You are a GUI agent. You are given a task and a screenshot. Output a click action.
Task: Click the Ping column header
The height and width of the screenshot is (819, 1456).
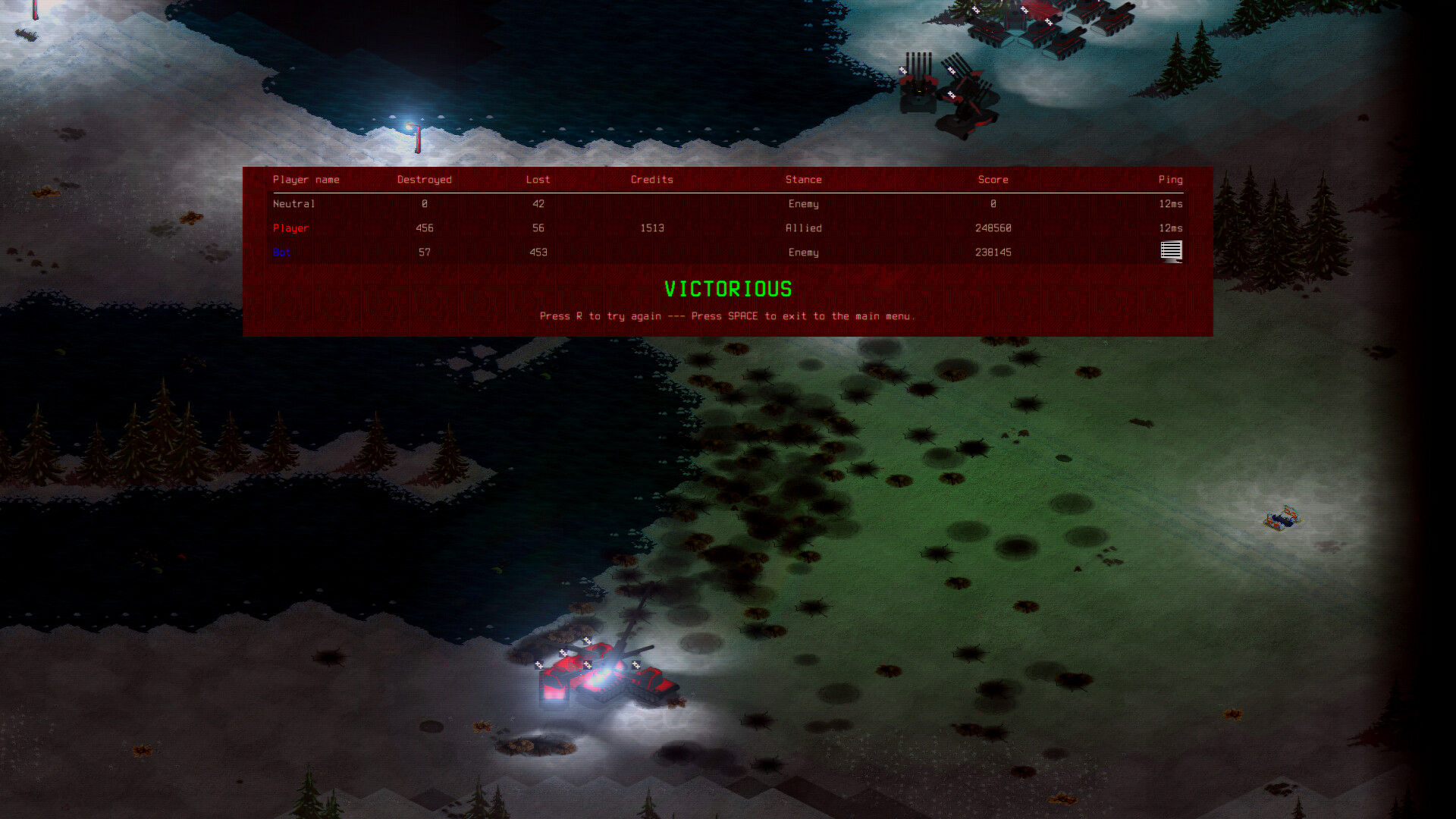click(1170, 180)
